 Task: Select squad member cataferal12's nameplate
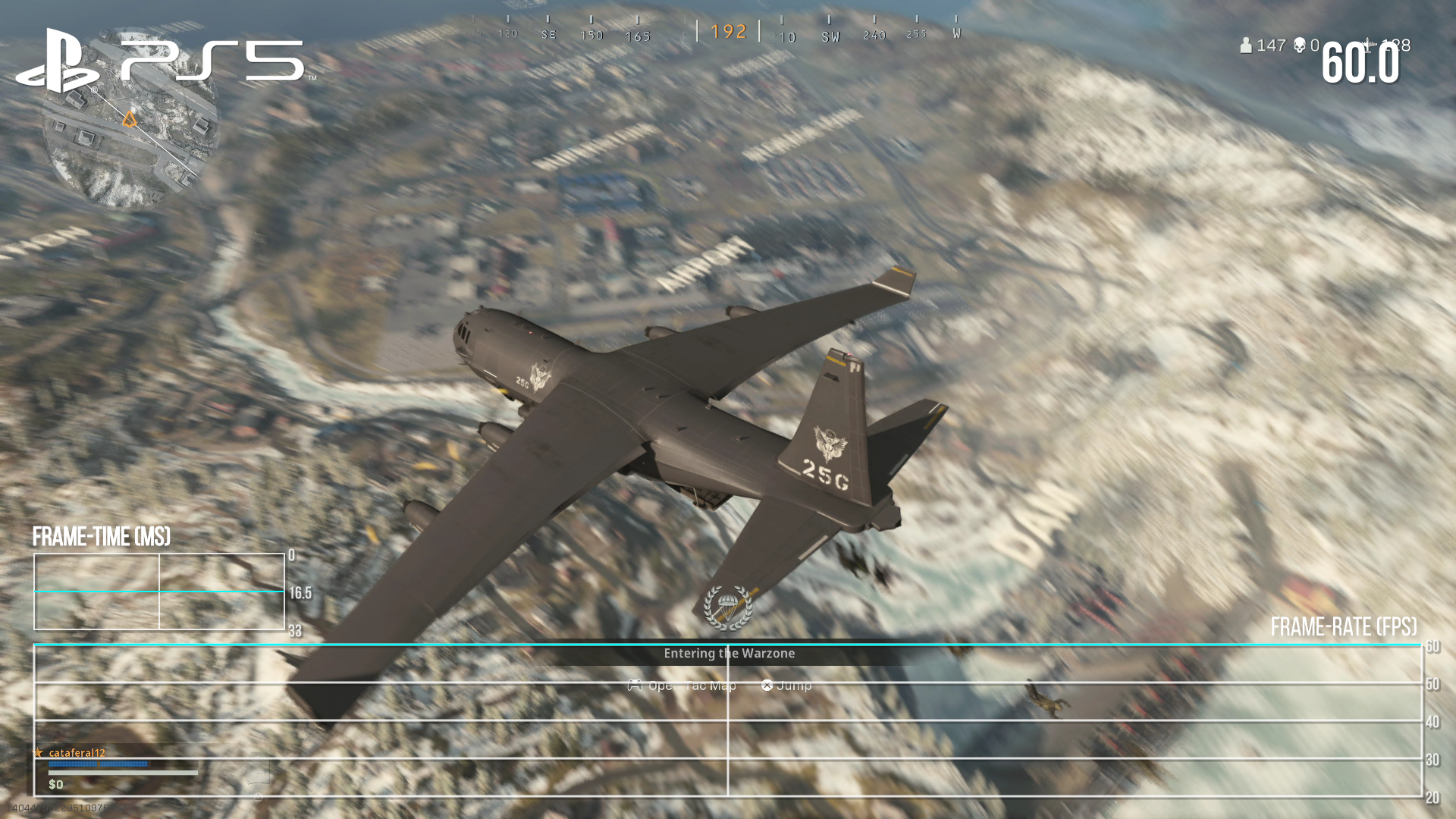77,753
